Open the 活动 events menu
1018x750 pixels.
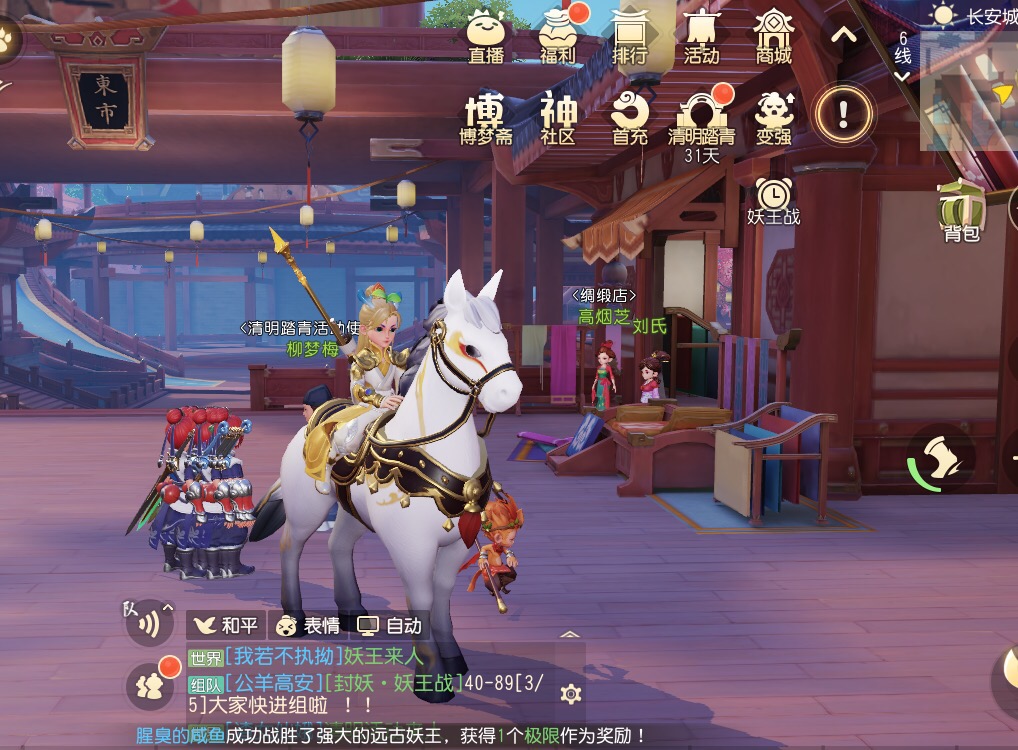tap(701, 35)
